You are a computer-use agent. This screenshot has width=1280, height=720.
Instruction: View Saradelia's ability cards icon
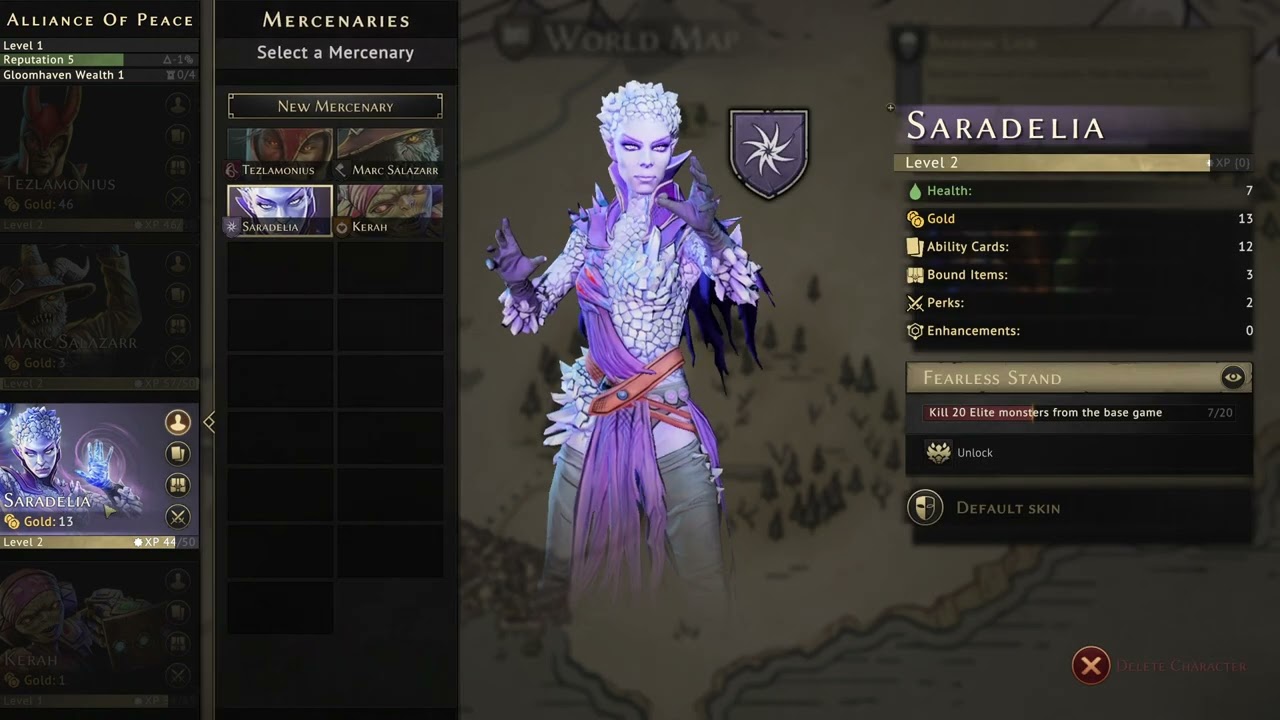click(x=178, y=453)
